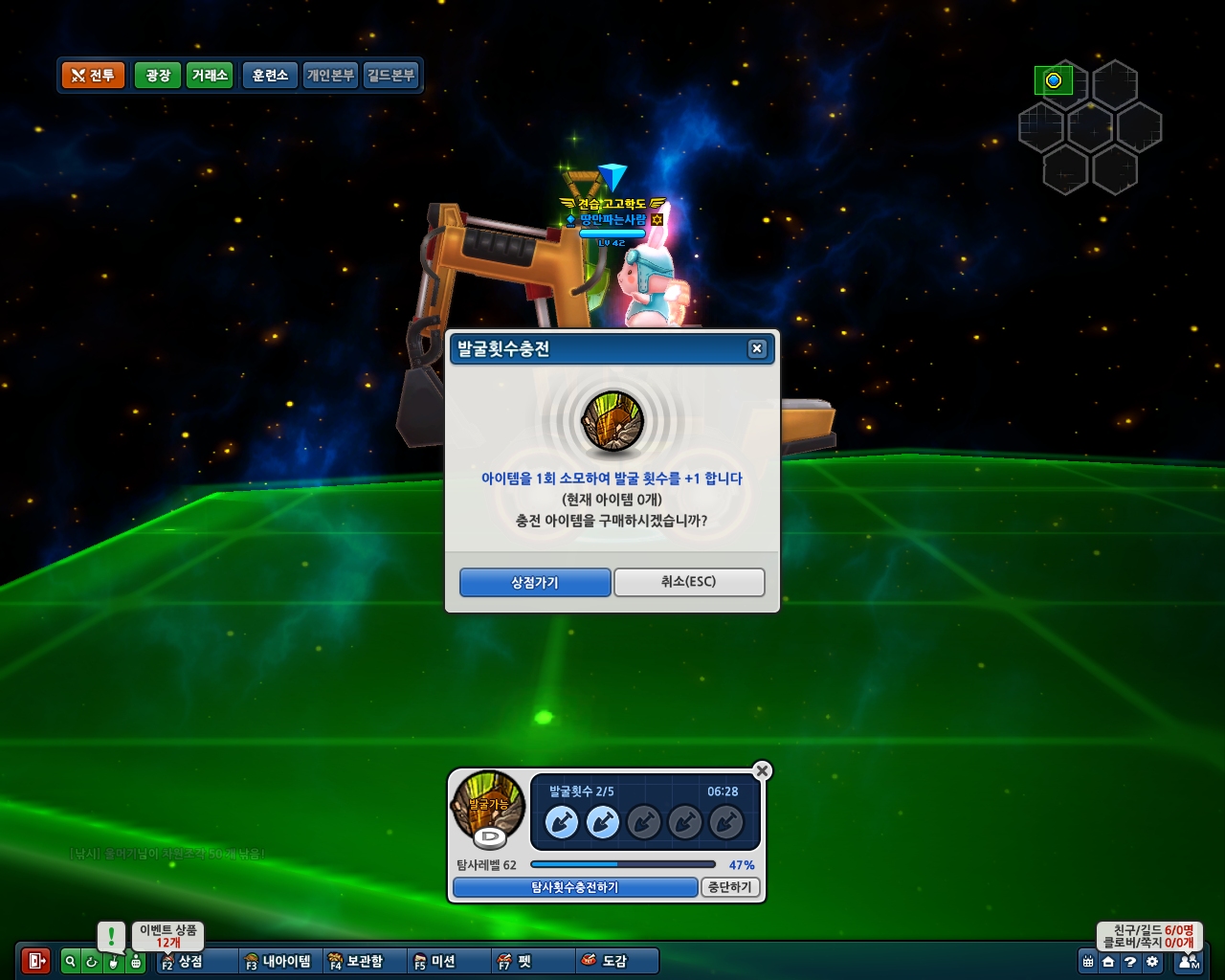
Task: Open the 전투 battle menu
Action: [93, 76]
